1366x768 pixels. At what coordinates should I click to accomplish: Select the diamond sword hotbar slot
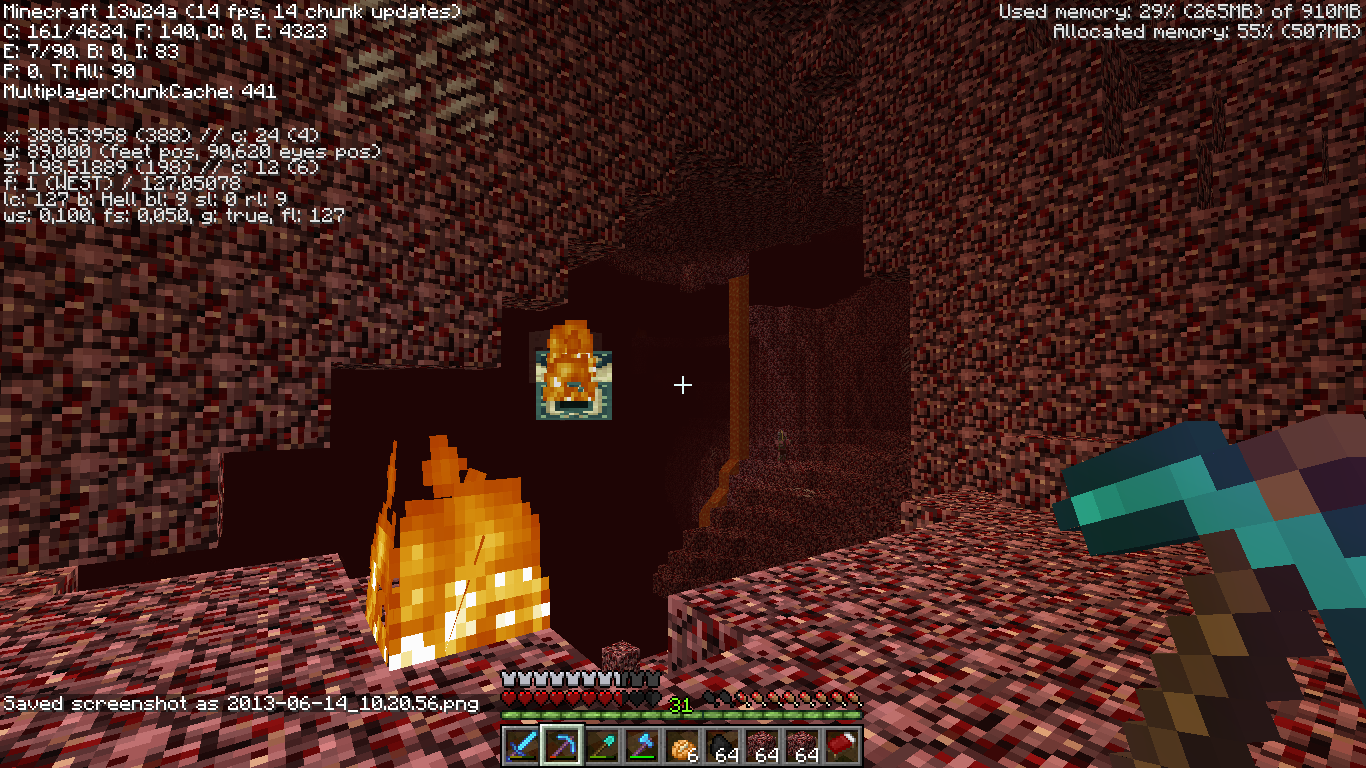522,747
